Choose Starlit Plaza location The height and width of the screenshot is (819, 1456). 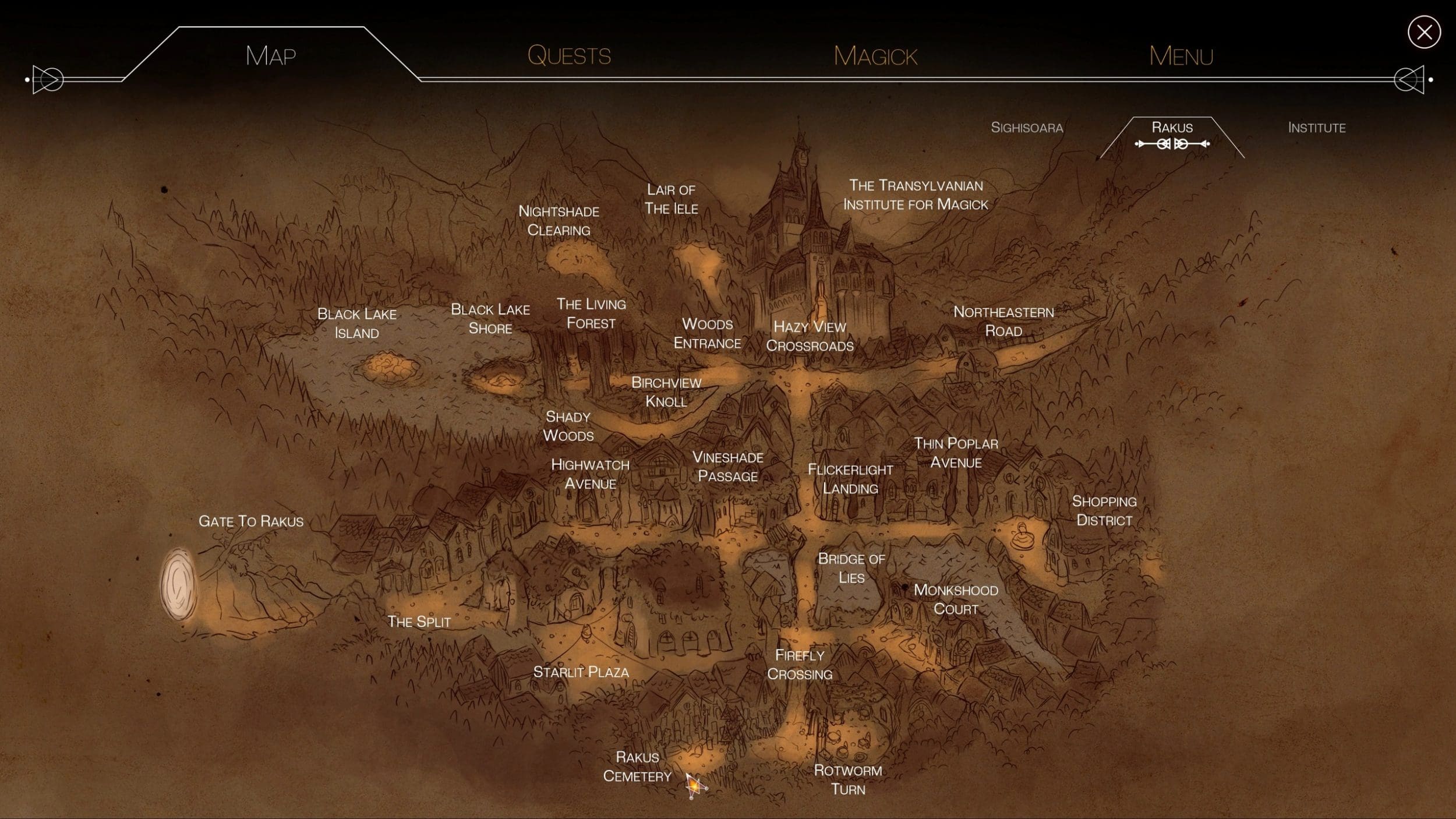[581, 672]
